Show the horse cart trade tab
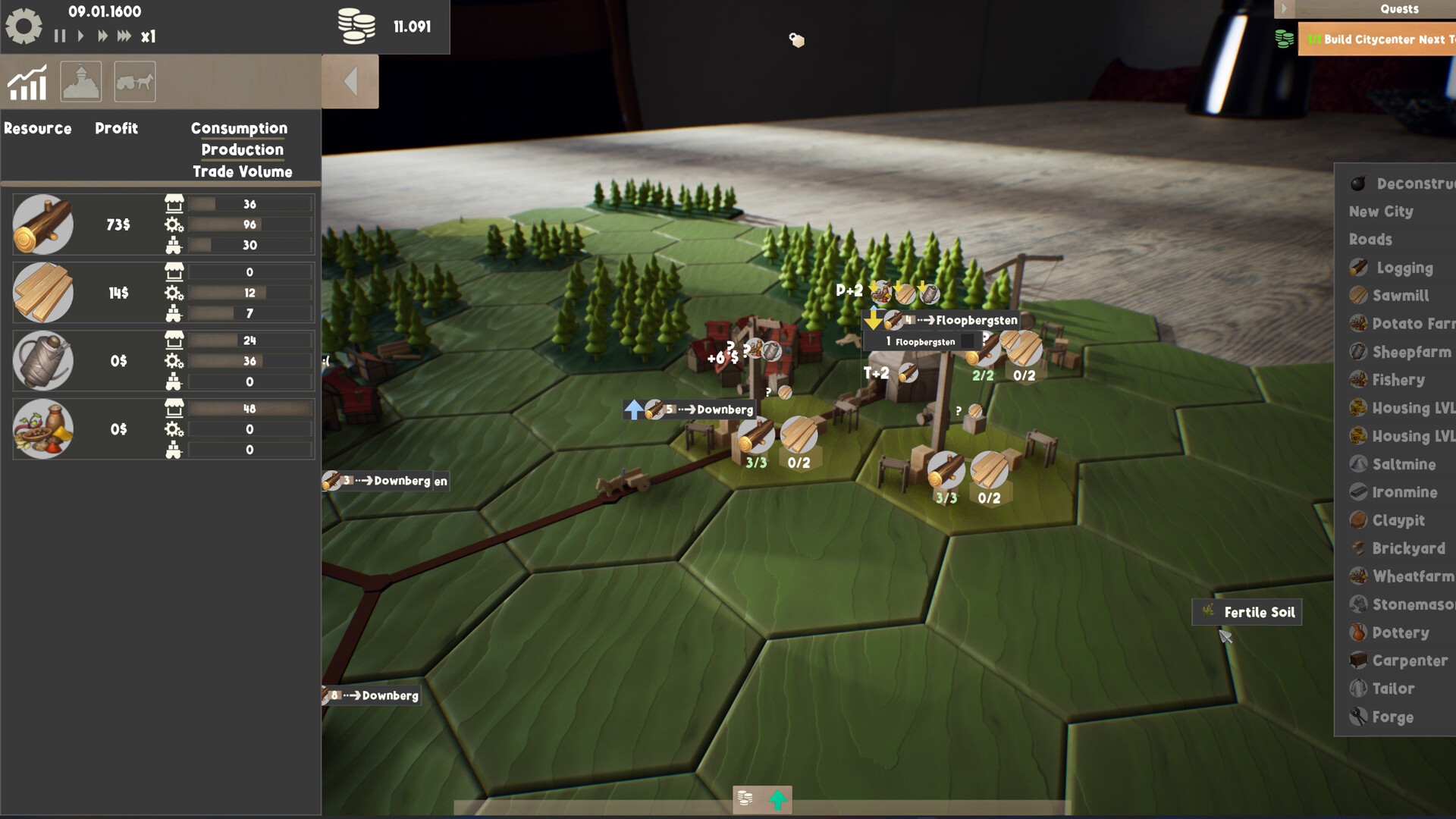 [x=135, y=82]
